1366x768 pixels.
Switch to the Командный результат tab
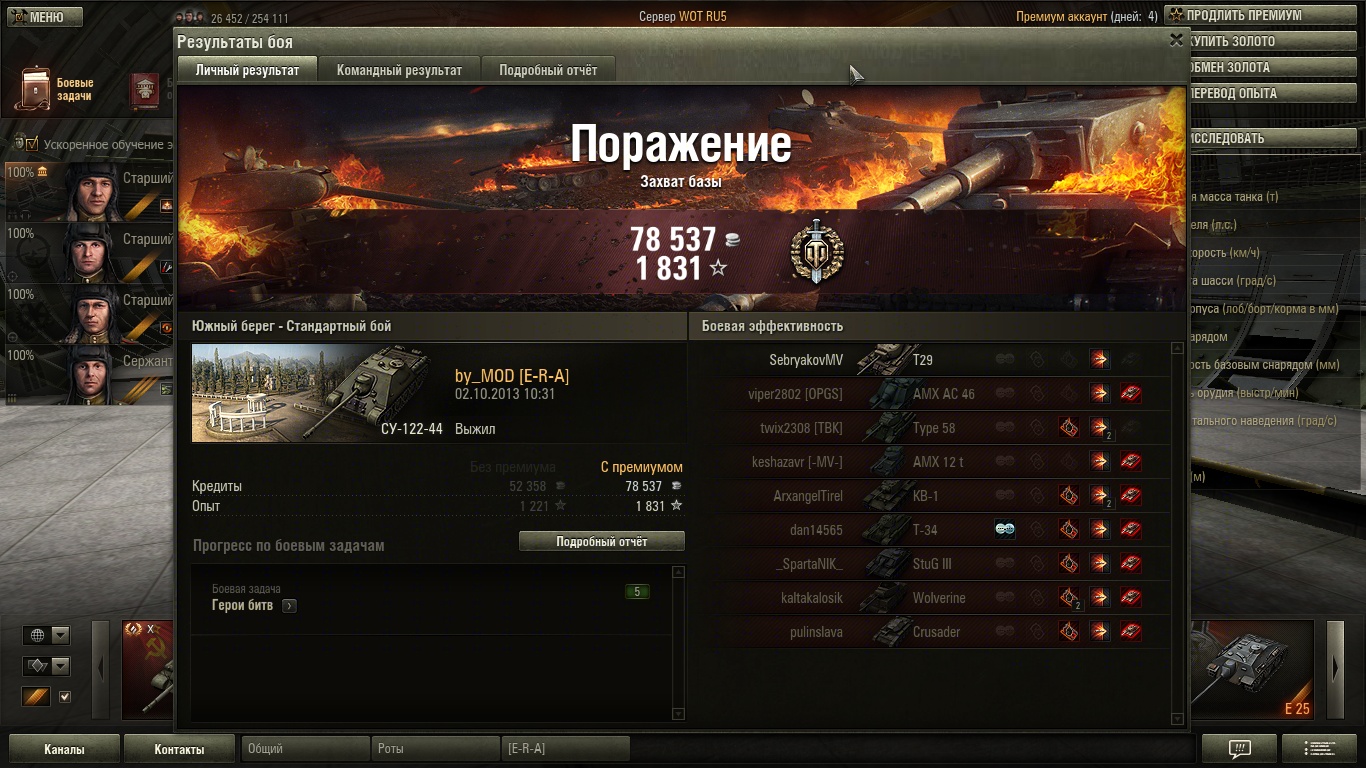[x=399, y=70]
